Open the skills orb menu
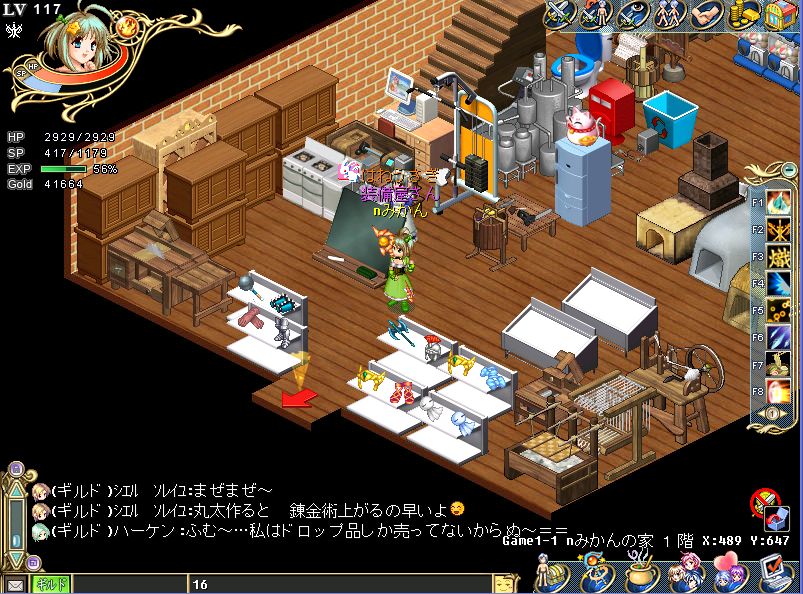The image size is (803, 594). coord(593,576)
